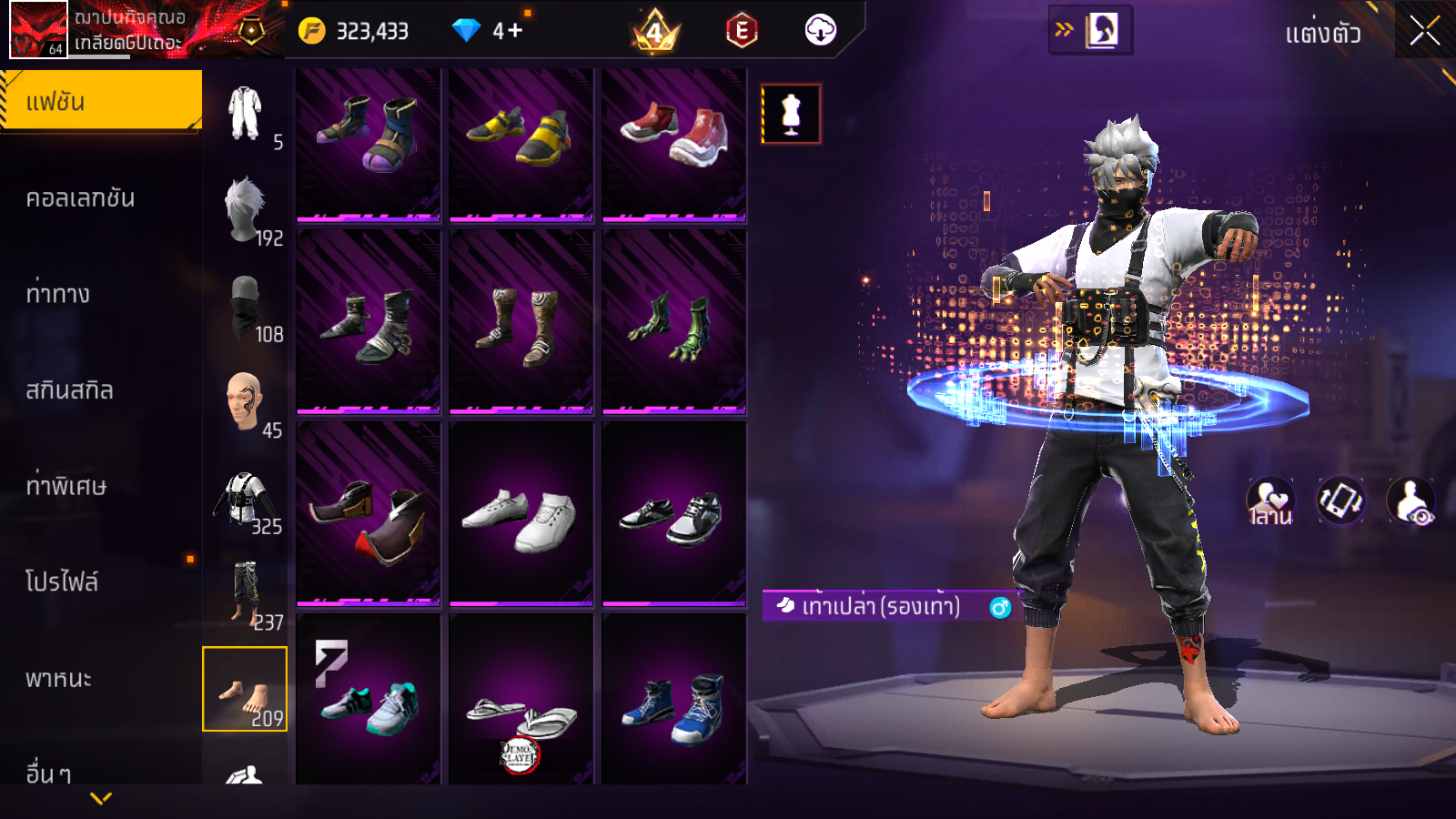1456x819 pixels.
Task: Expand the left menu with down arrow
Action: [101, 798]
